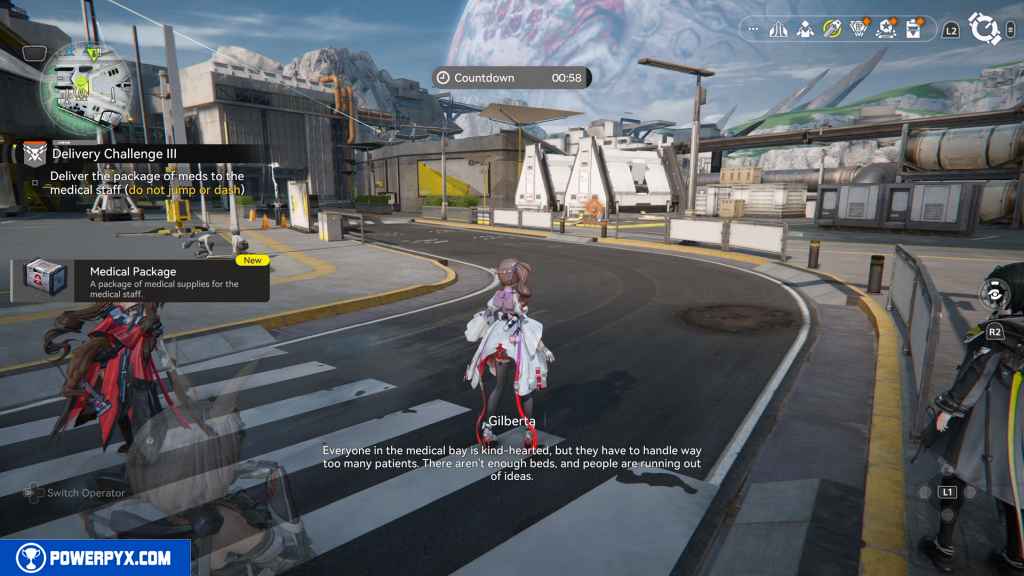
Task: Open the twin-towers icon in top bar
Action: 779,30
